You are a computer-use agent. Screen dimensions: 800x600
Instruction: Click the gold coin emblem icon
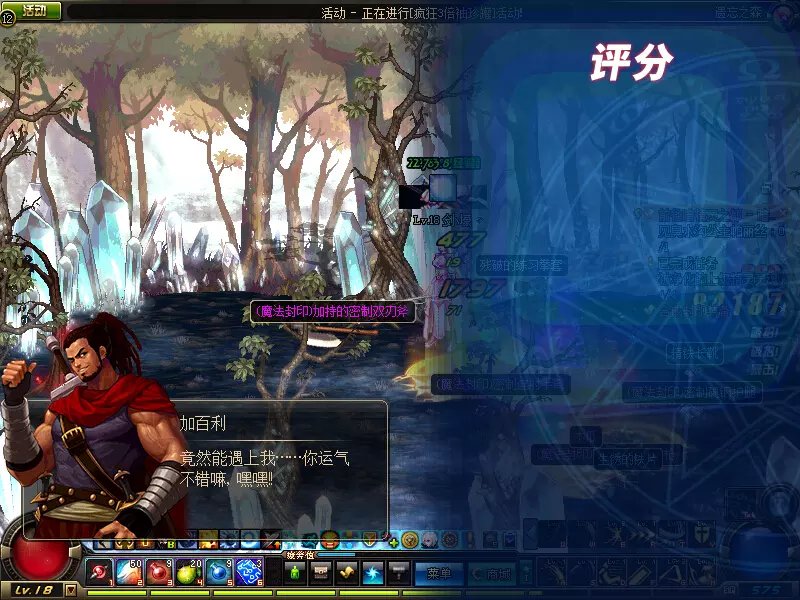point(410,540)
